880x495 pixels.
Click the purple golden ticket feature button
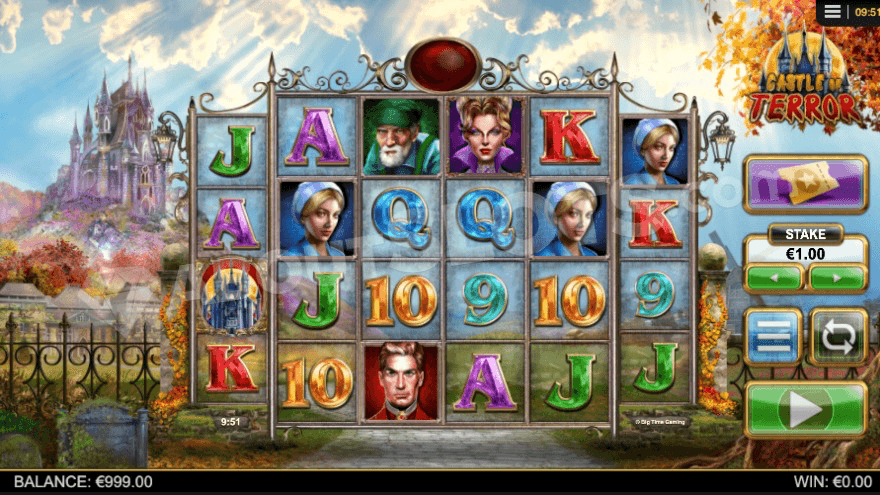pyautogui.click(x=805, y=184)
